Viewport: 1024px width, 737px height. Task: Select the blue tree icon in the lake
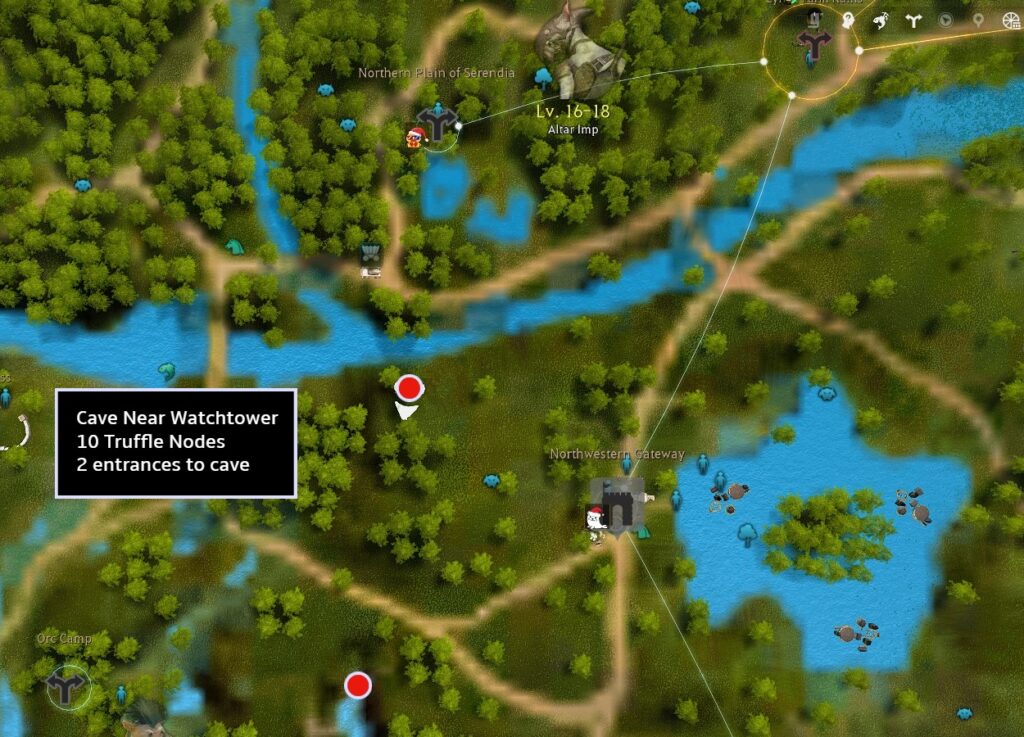click(x=747, y=533)
